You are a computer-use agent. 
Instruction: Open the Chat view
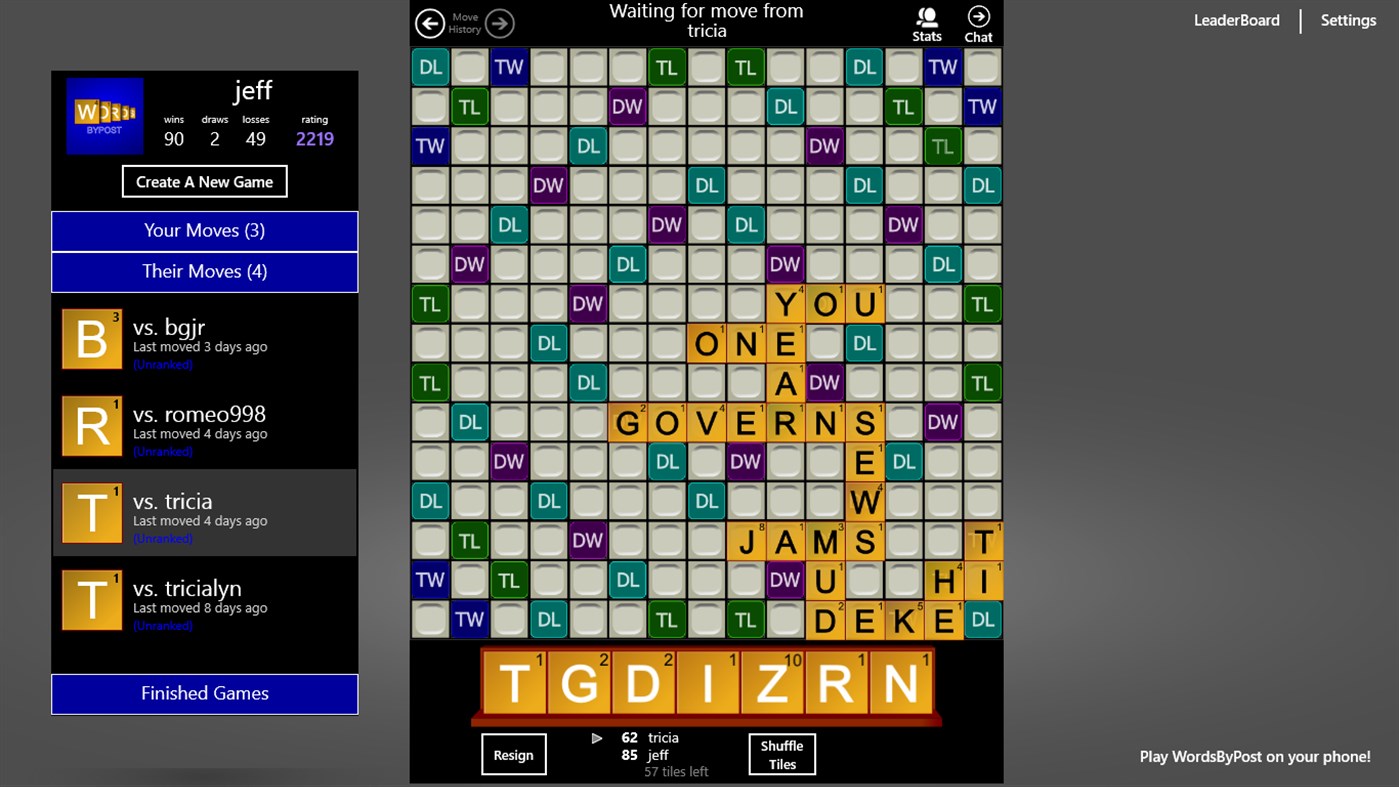pos(977,22)
